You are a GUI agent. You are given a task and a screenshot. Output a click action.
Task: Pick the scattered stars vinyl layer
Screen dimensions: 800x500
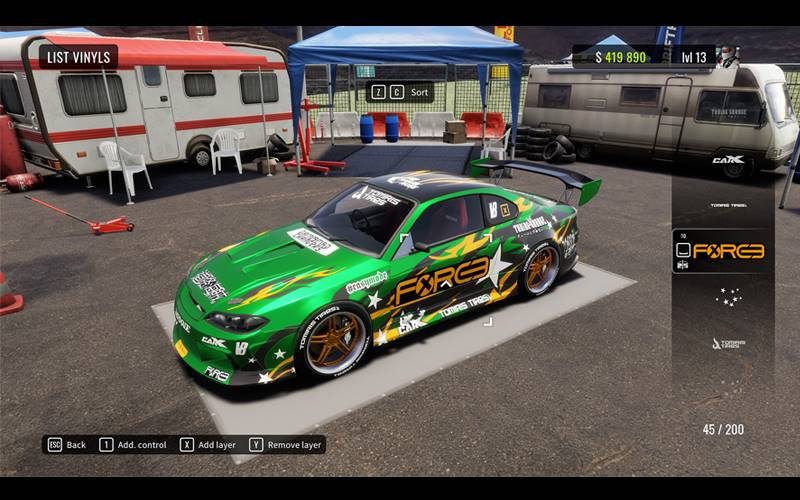point(727,297)
